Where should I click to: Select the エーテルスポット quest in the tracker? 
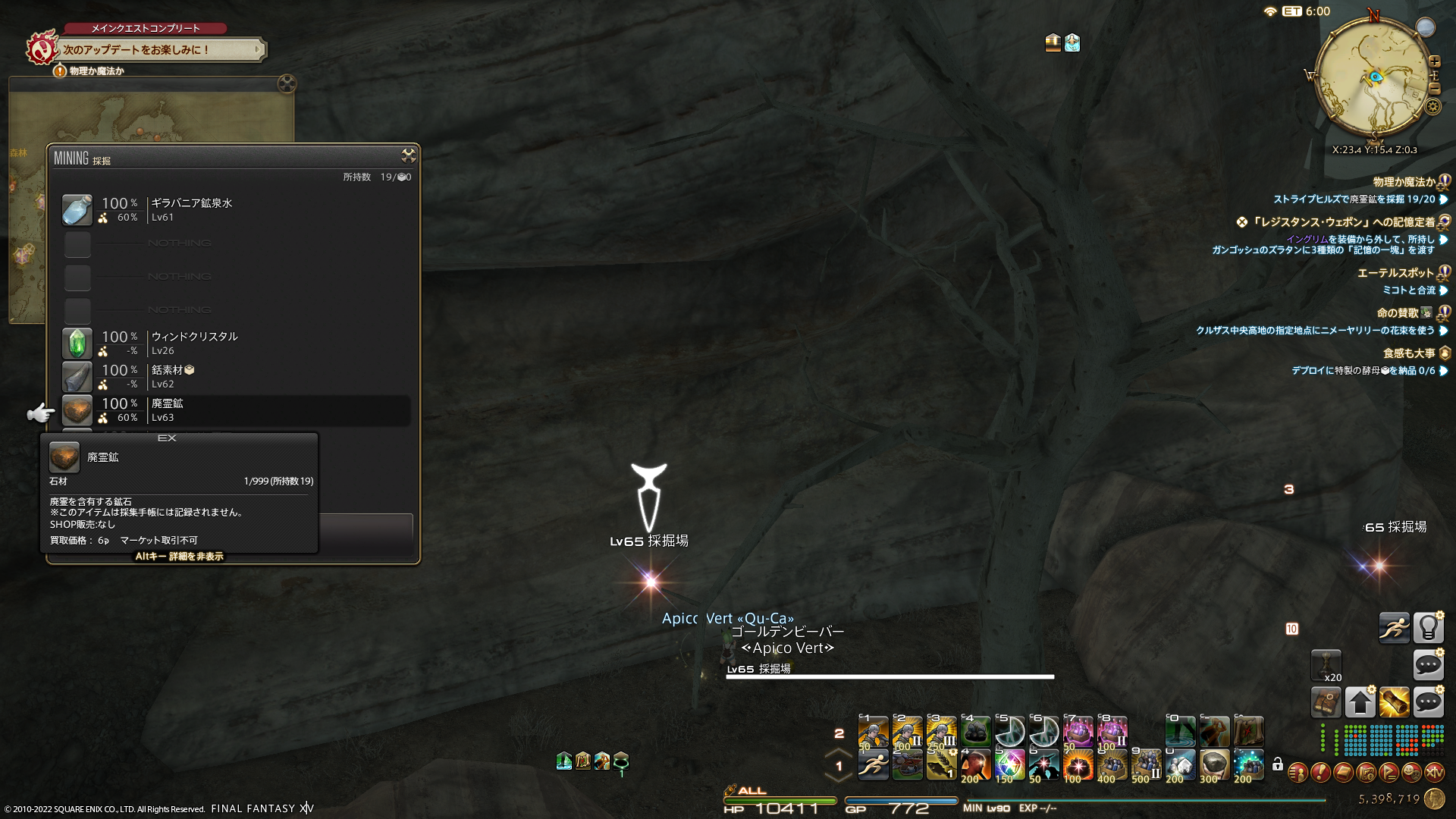click(x=1395, y=273)
